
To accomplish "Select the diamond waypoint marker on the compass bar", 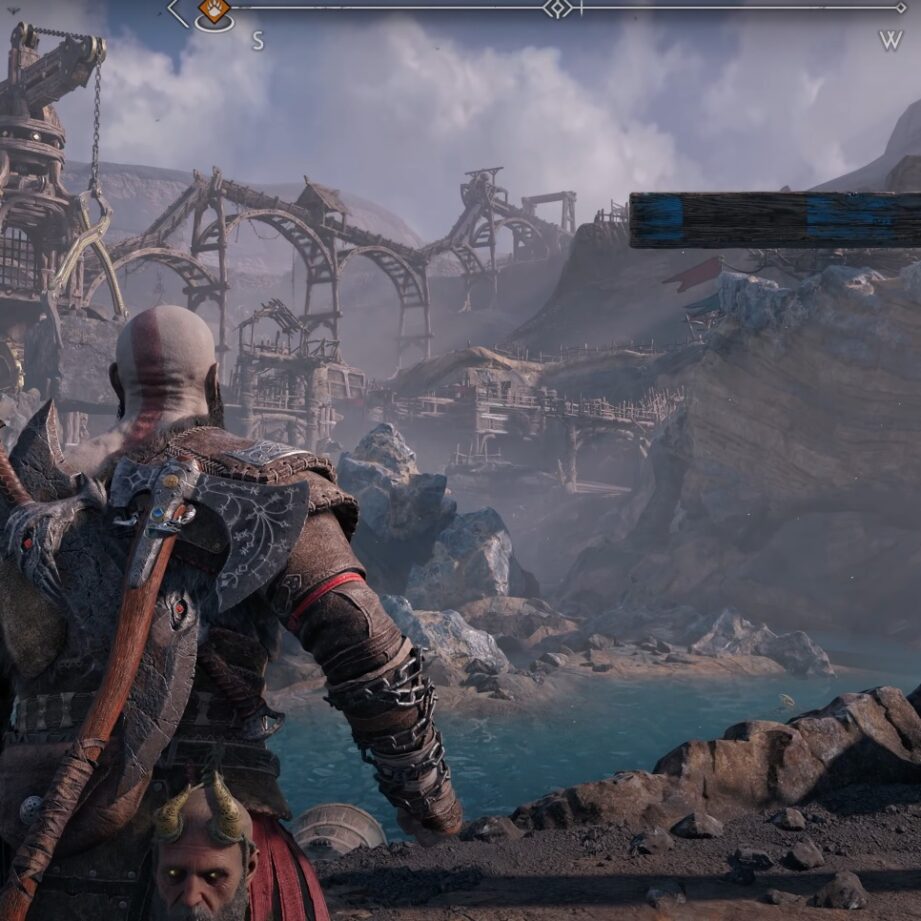I will pyautogui.click(x=559, y=9).
